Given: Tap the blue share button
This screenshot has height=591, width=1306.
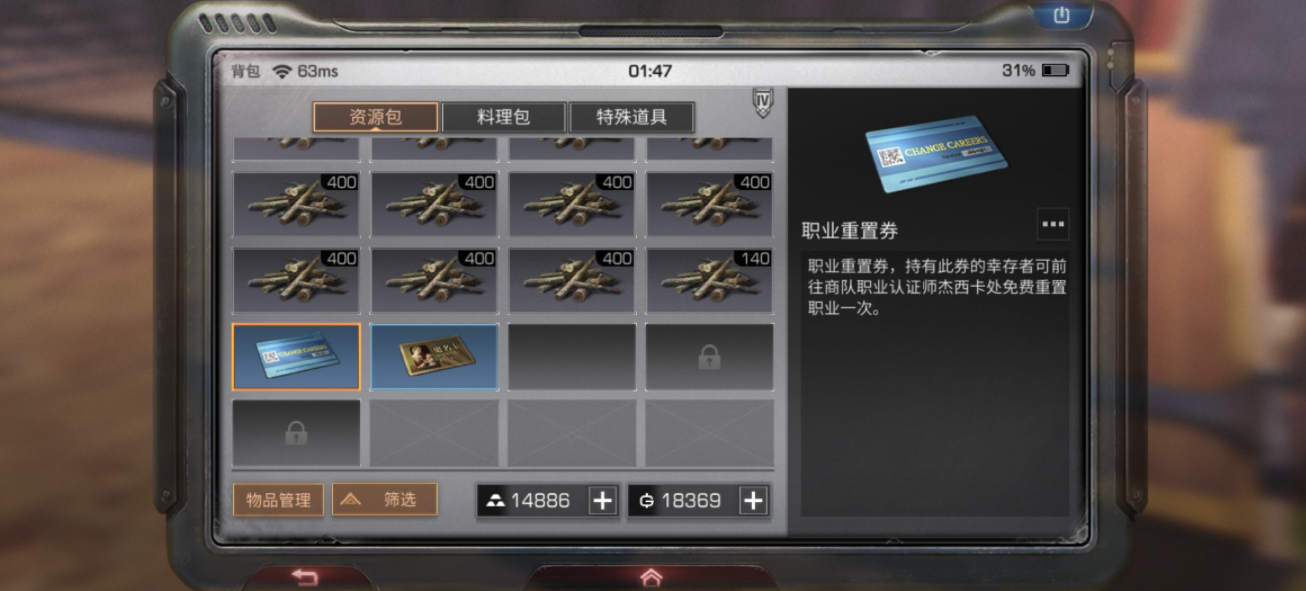Looking at the screenshot, I should click(1061, 15).
